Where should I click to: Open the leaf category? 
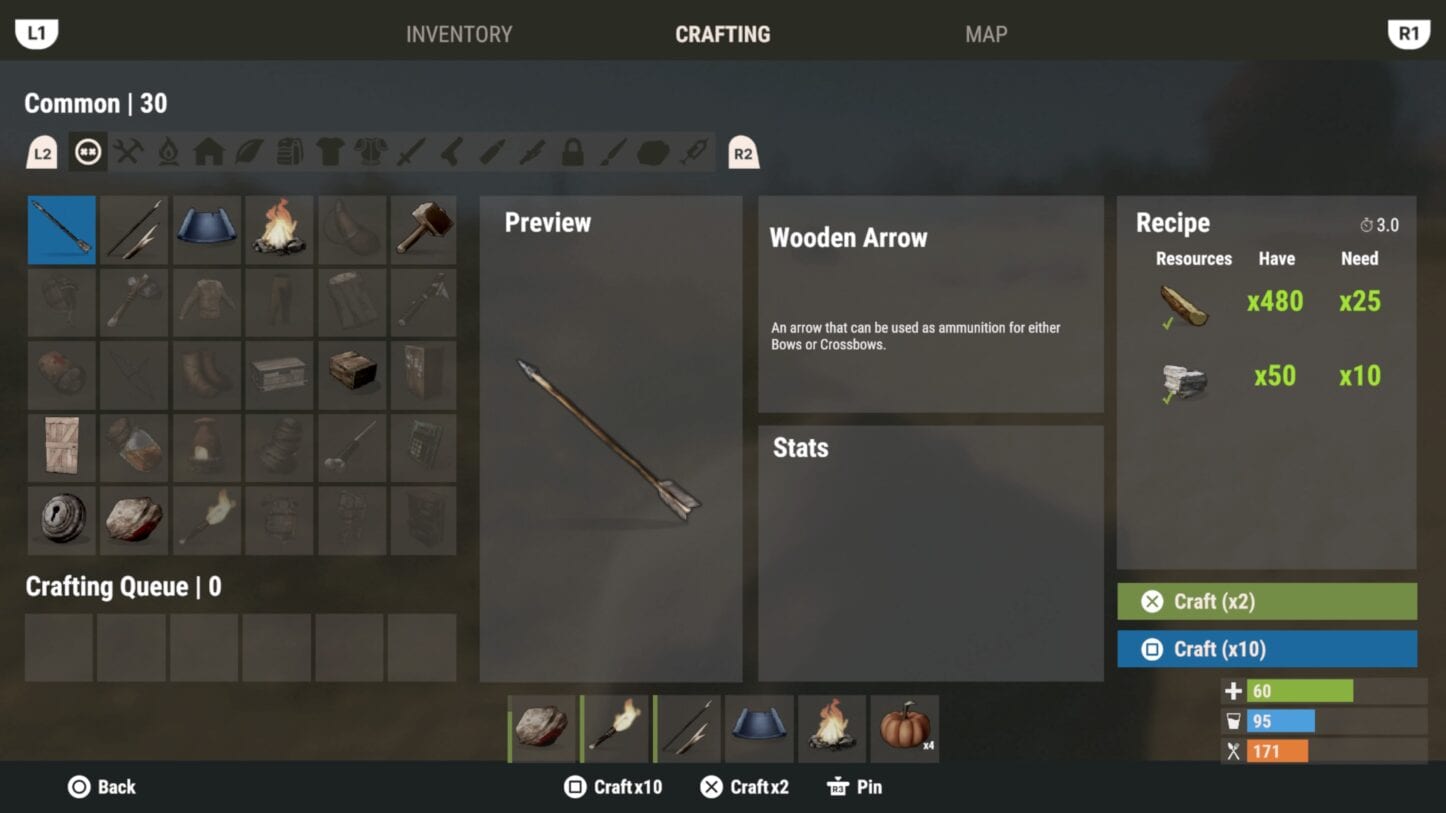tap(249, 152)
